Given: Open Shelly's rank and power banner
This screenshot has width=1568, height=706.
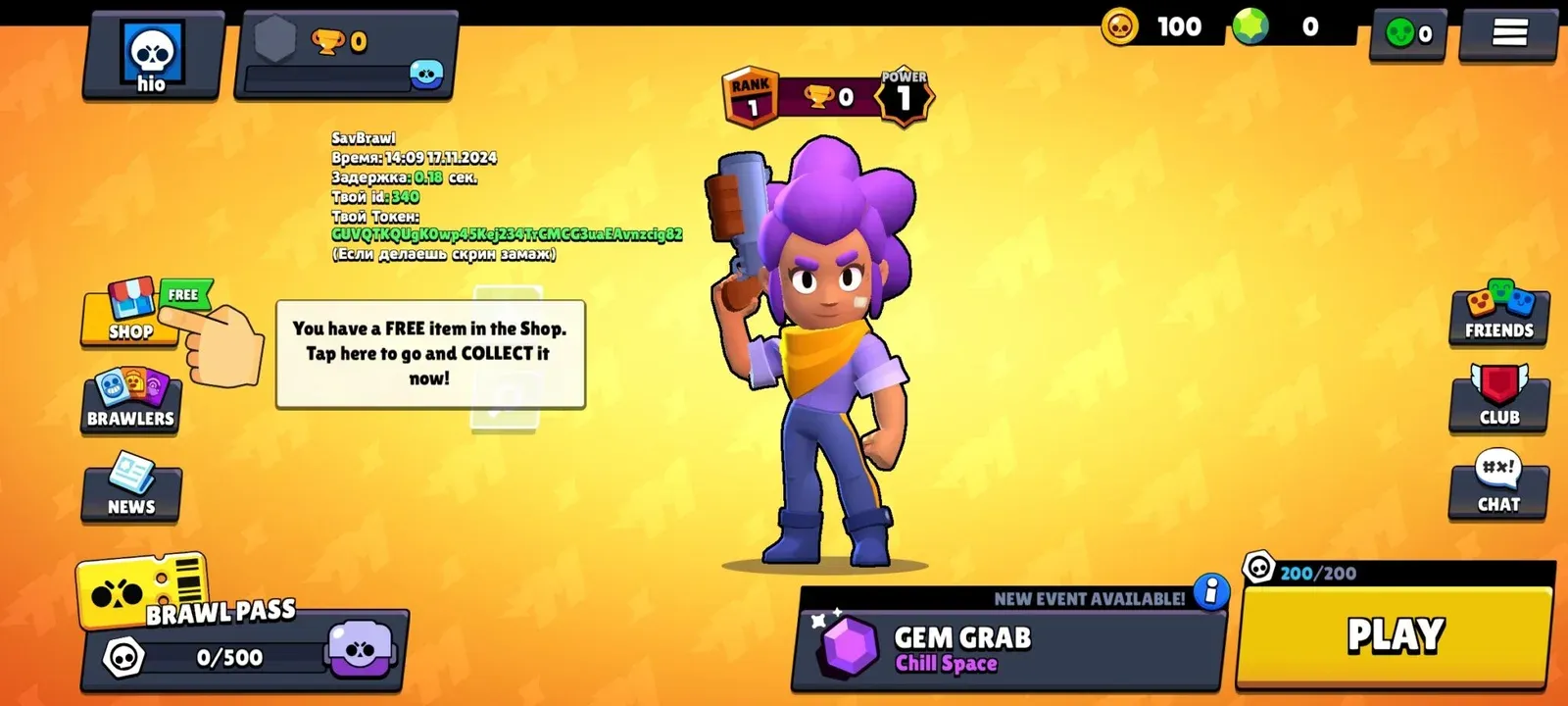Looking at the screenshot, I should pos(828,97).
